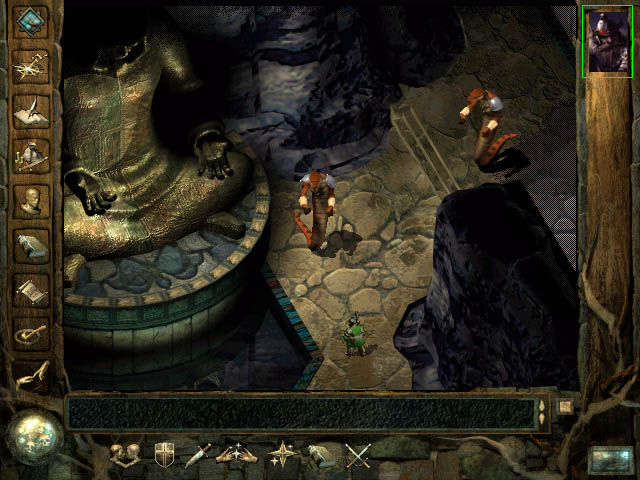This screenshot has width=640, height=480.
Task: Open the character record bust icon
Action: pyautogui.click(x=30, y=199)
